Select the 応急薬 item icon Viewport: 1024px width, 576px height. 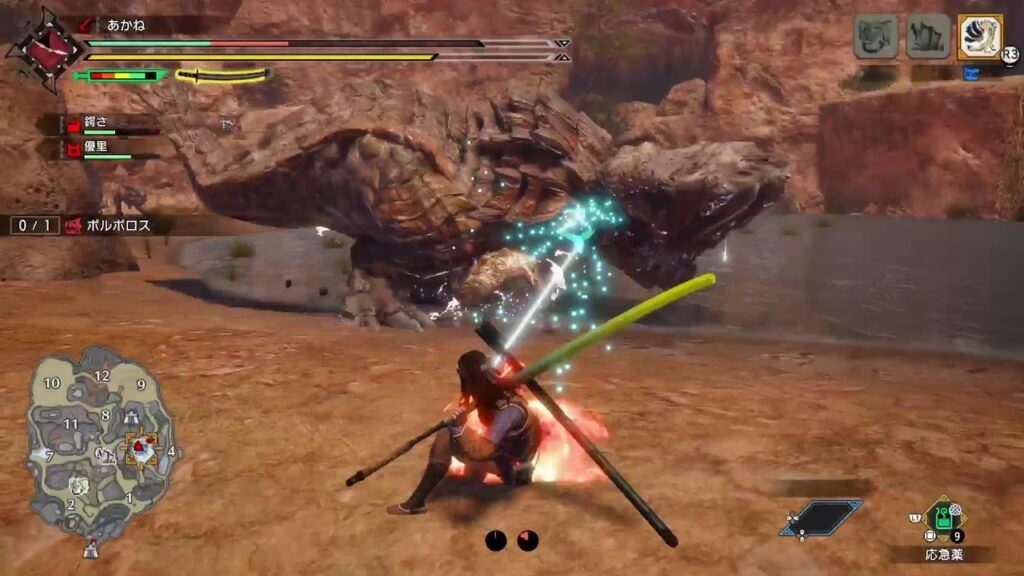pyautogui.click(x=943, y=518)
